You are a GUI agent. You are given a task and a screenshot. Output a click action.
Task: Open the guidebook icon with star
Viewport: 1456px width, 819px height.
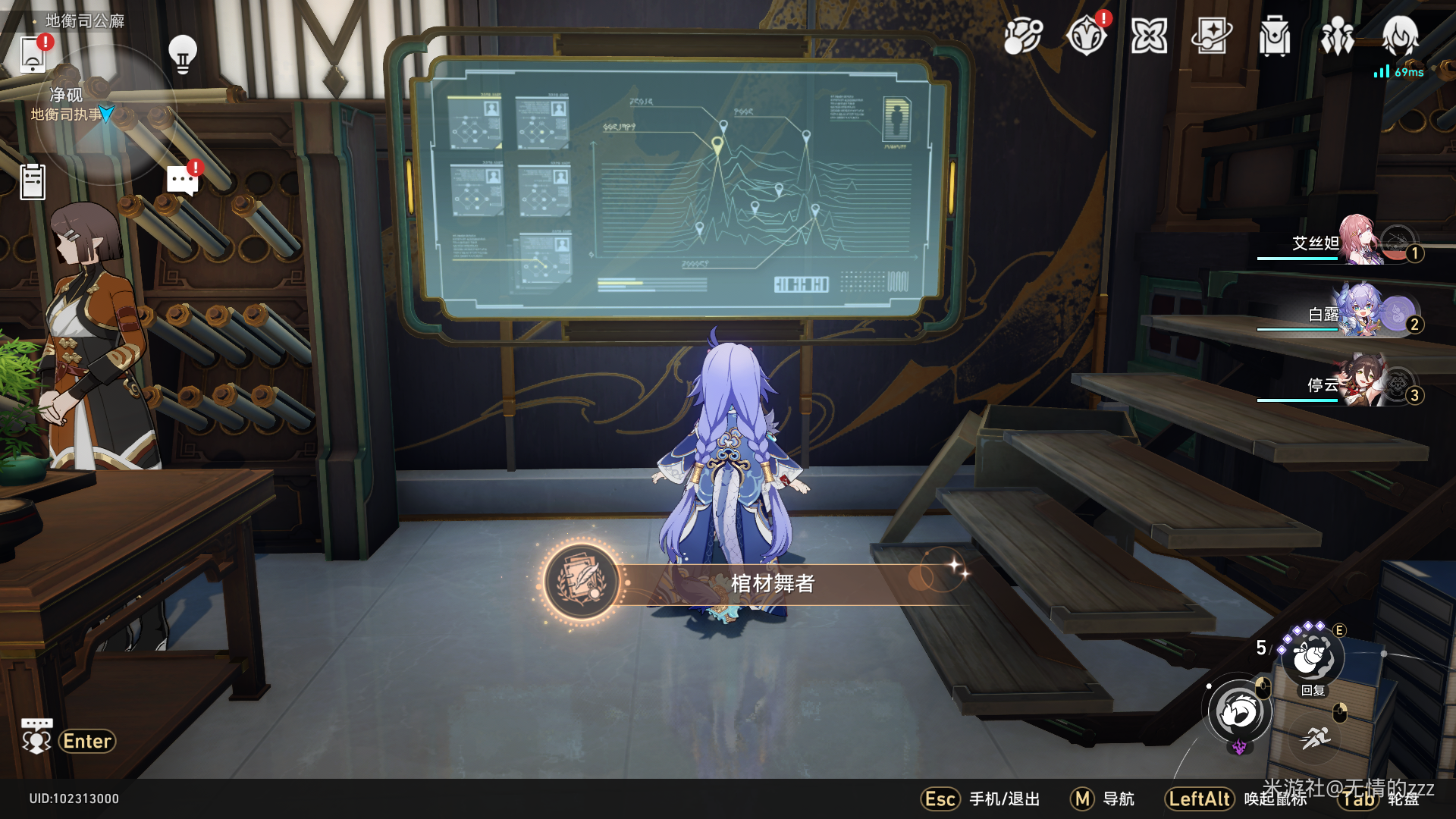point(1212,36)
